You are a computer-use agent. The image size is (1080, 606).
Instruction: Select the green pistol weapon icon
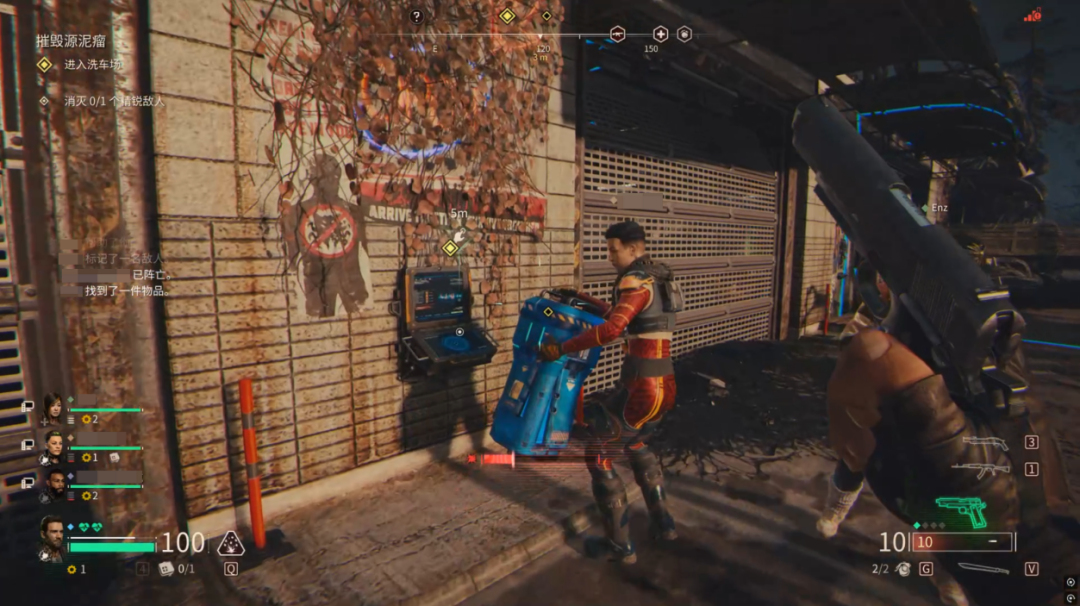tap(961, 511)
